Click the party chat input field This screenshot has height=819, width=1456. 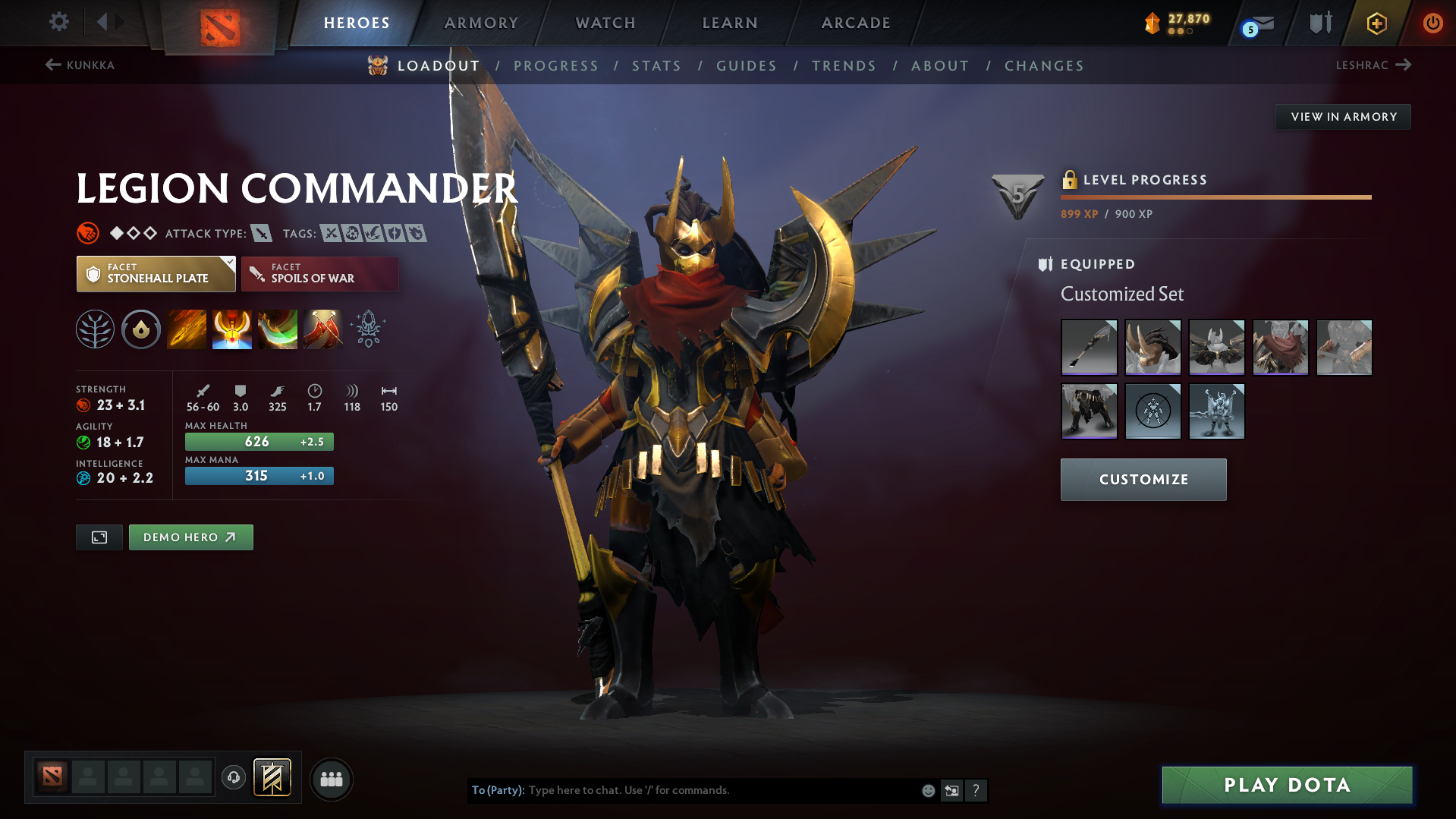coord(721,789)
